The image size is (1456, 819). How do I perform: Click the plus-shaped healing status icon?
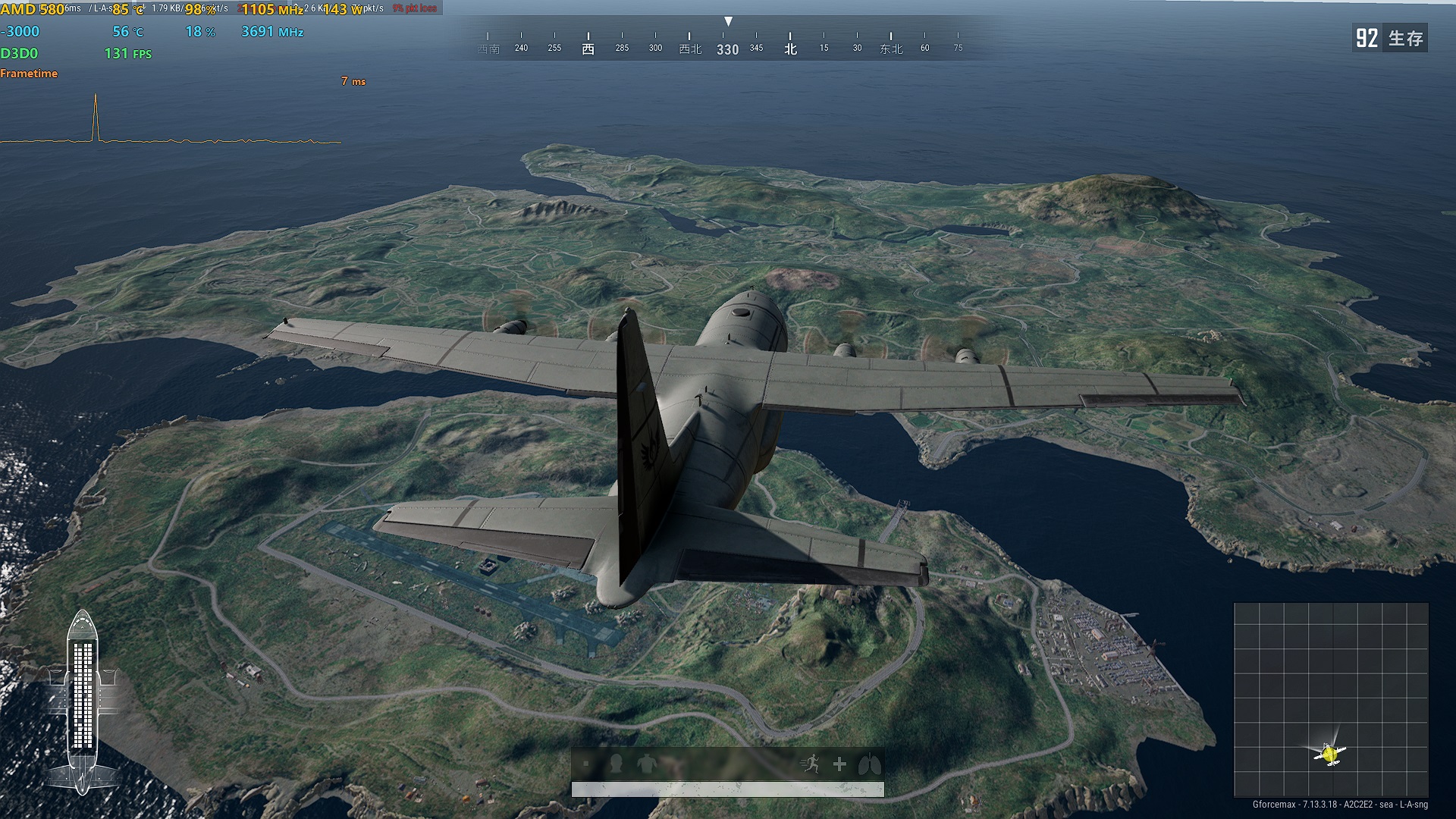[839, 764]
